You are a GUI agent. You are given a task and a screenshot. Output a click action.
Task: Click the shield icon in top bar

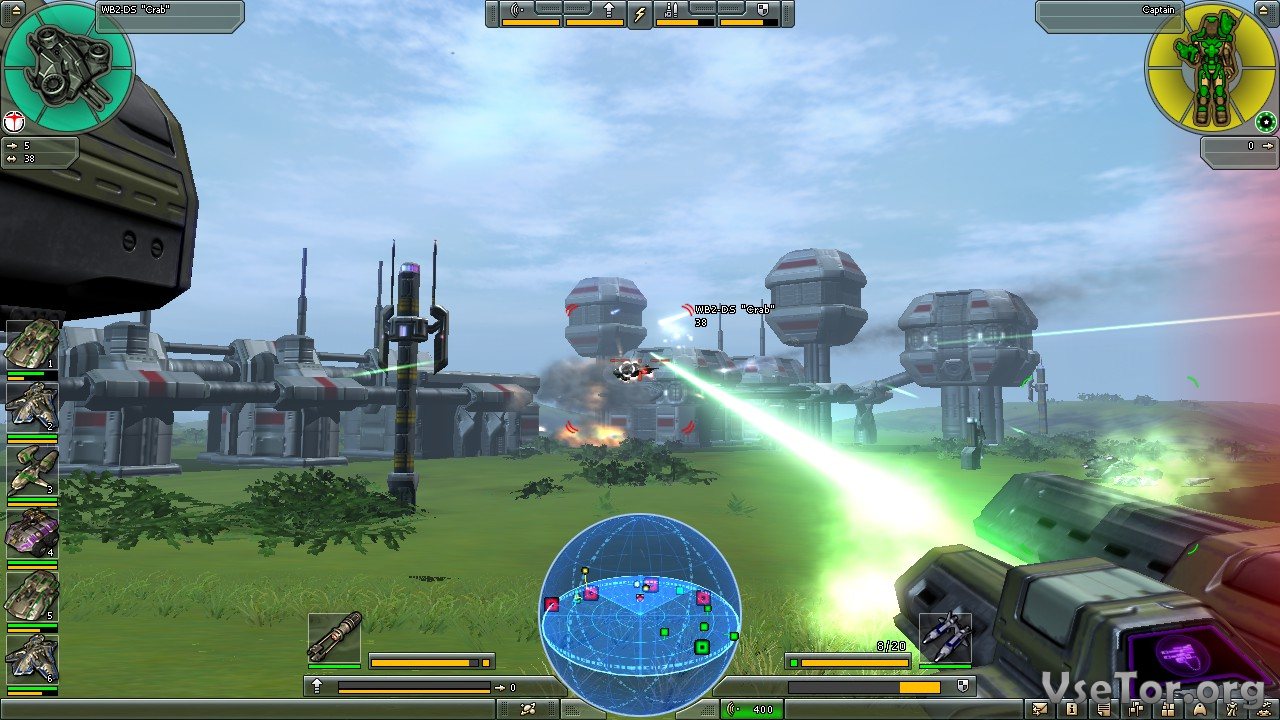point(764,11)
